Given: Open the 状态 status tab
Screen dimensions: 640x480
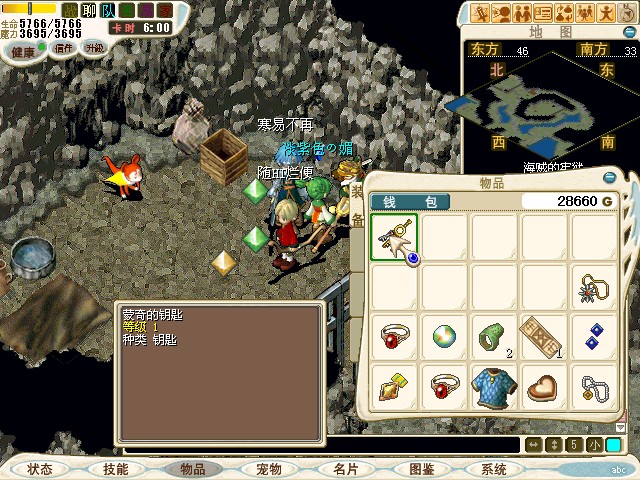Looking at the screenshot, I should (x=40, y=469).
